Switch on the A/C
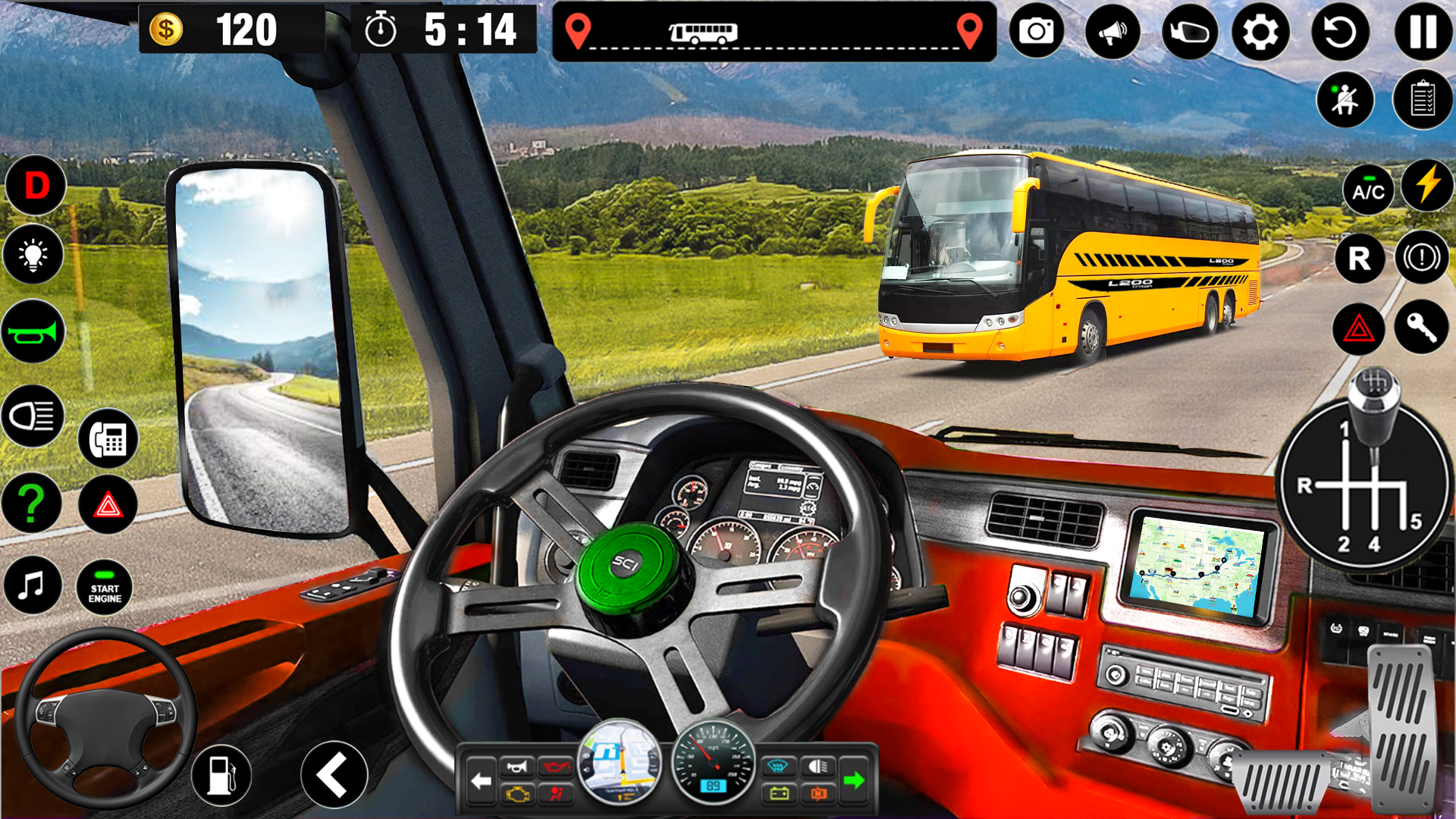This screenshot has width=1456, height=819. tap(1368, 190)
